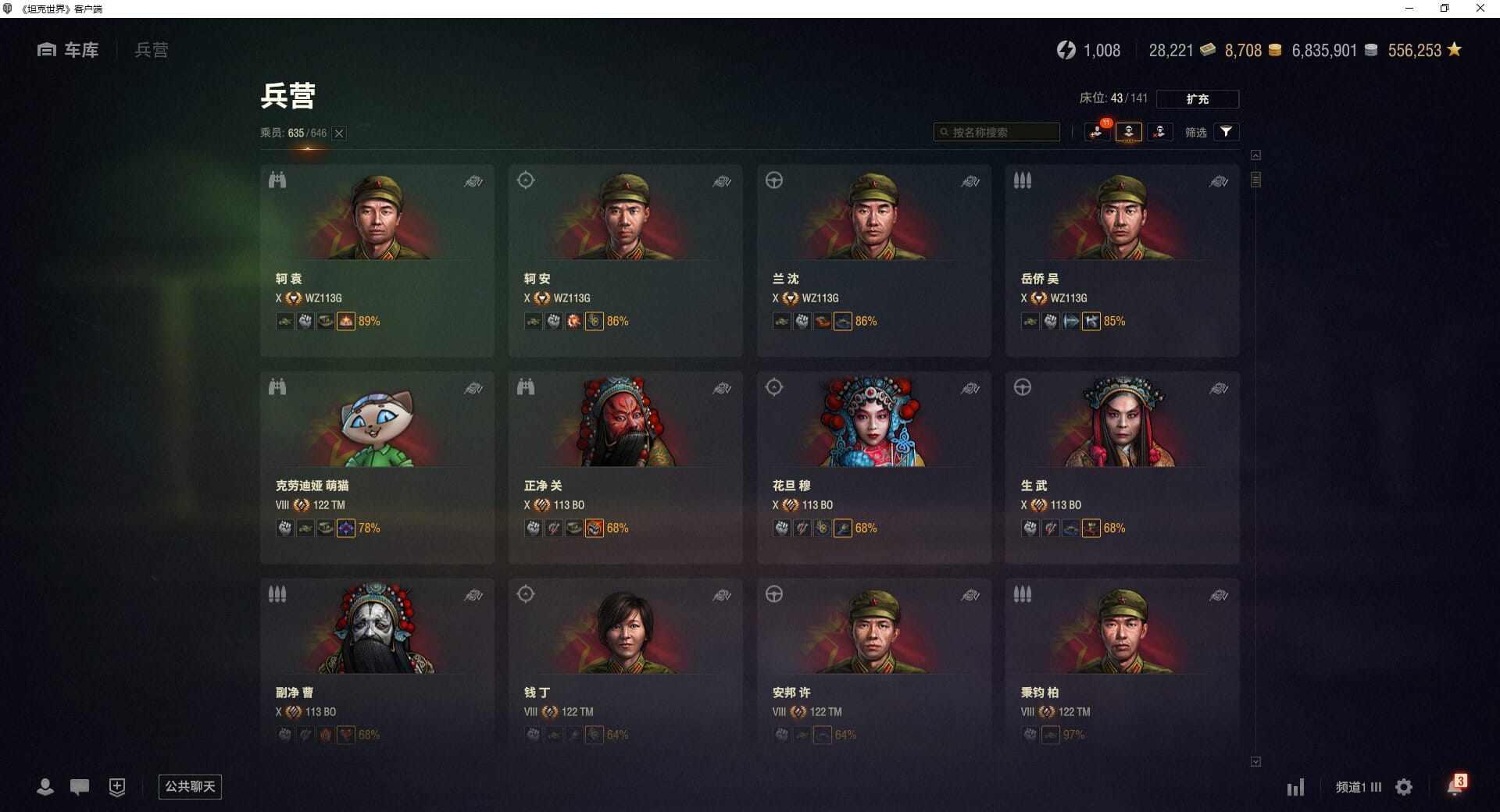Pick the red-faced 正净 关 crew card
The height and width of the screenshot is (812, 1500).
[625, 467]
